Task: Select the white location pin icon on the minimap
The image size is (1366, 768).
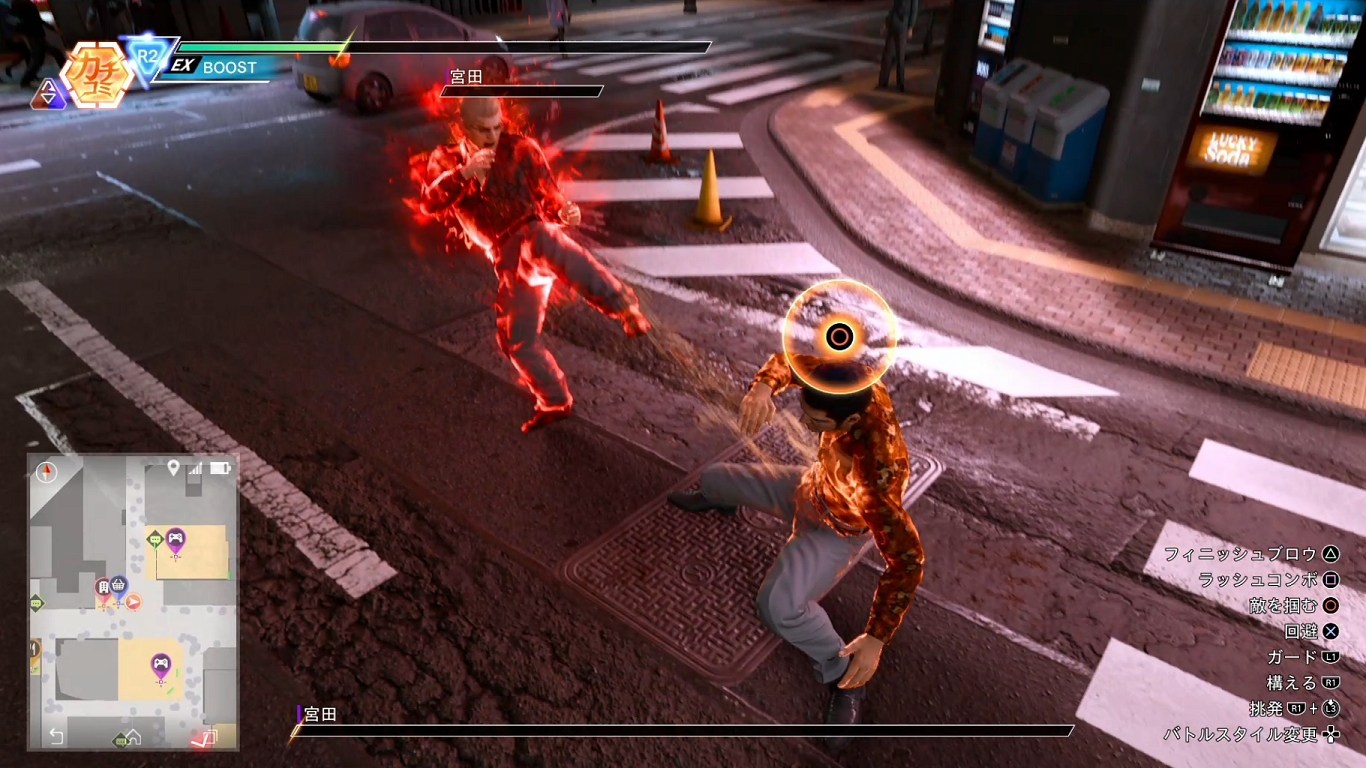Action: pos(173,467)
